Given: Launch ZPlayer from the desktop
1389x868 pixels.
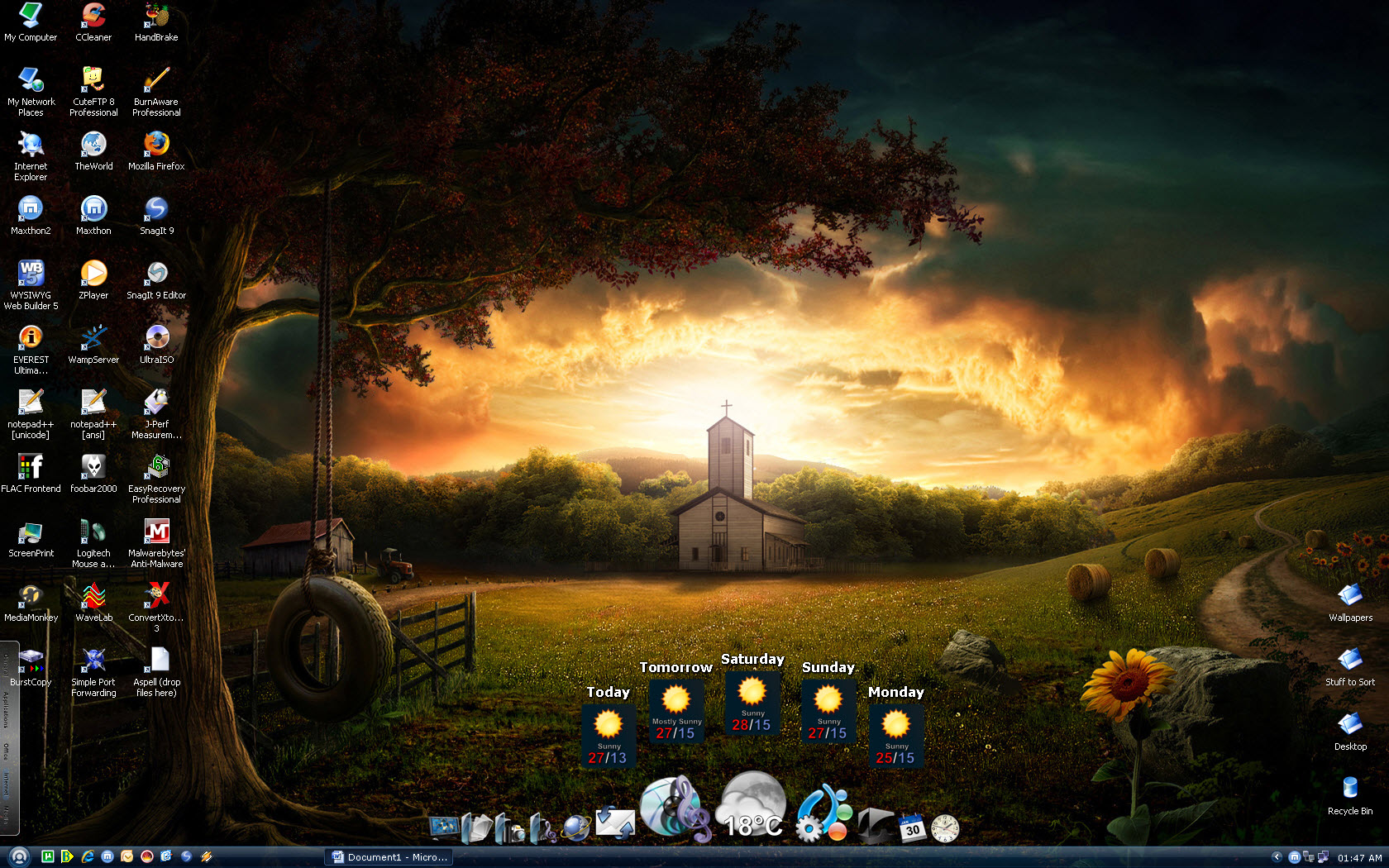Looking at the screenshot, I should click(93, 274).
